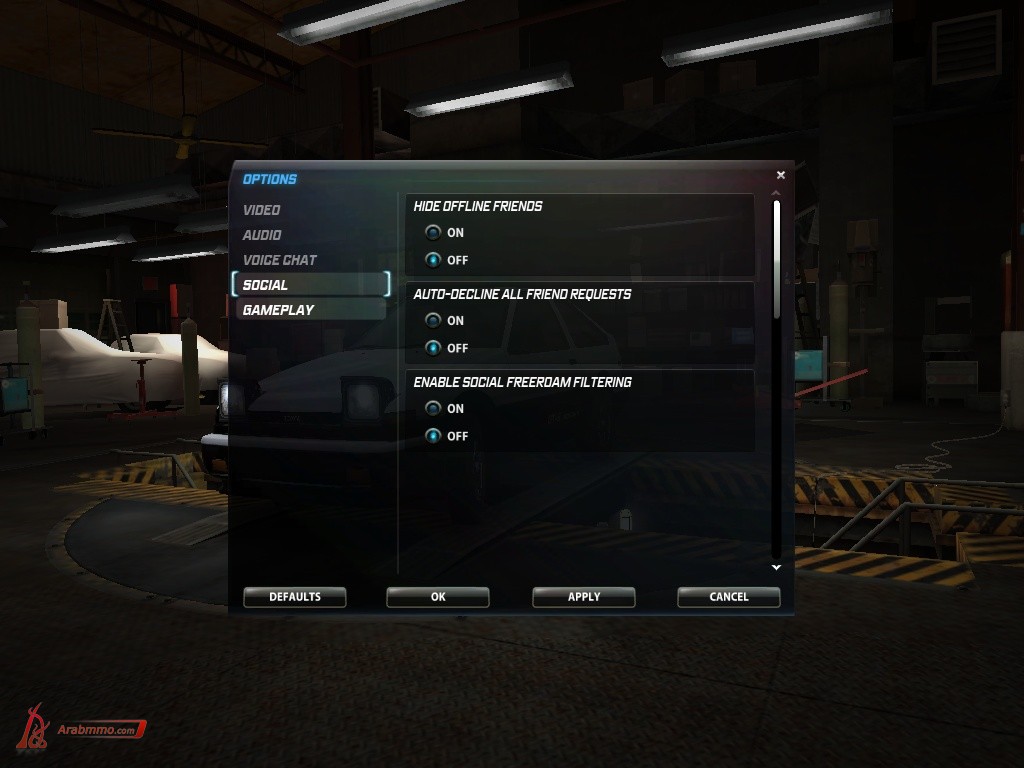Click the Arabmmo.com watermark logo
The width and height of the screenshot is (1024, 768).
(x=82, y=728)
